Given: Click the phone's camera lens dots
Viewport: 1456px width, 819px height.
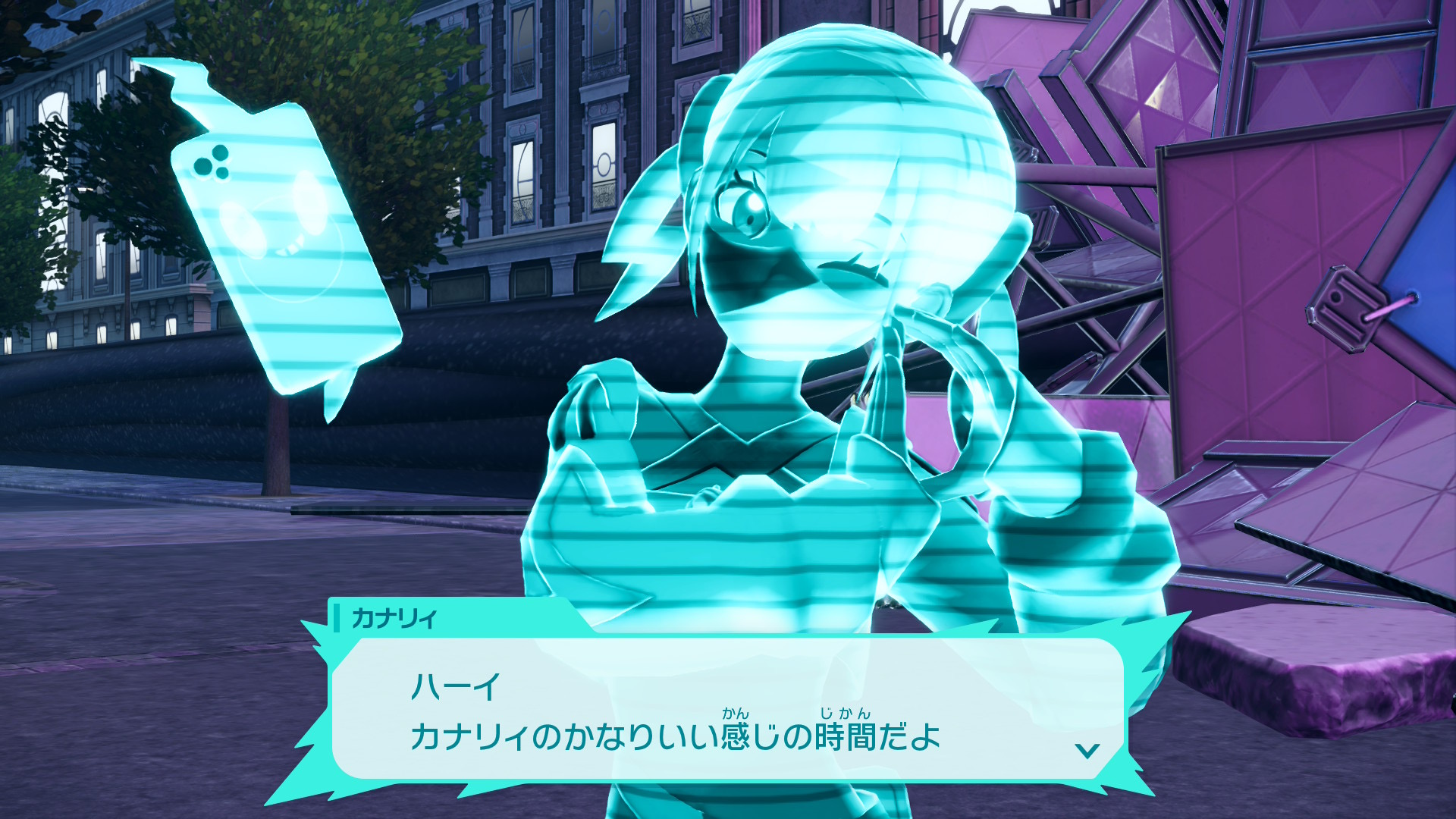Looking at the screenshot, I should (212, 163).
